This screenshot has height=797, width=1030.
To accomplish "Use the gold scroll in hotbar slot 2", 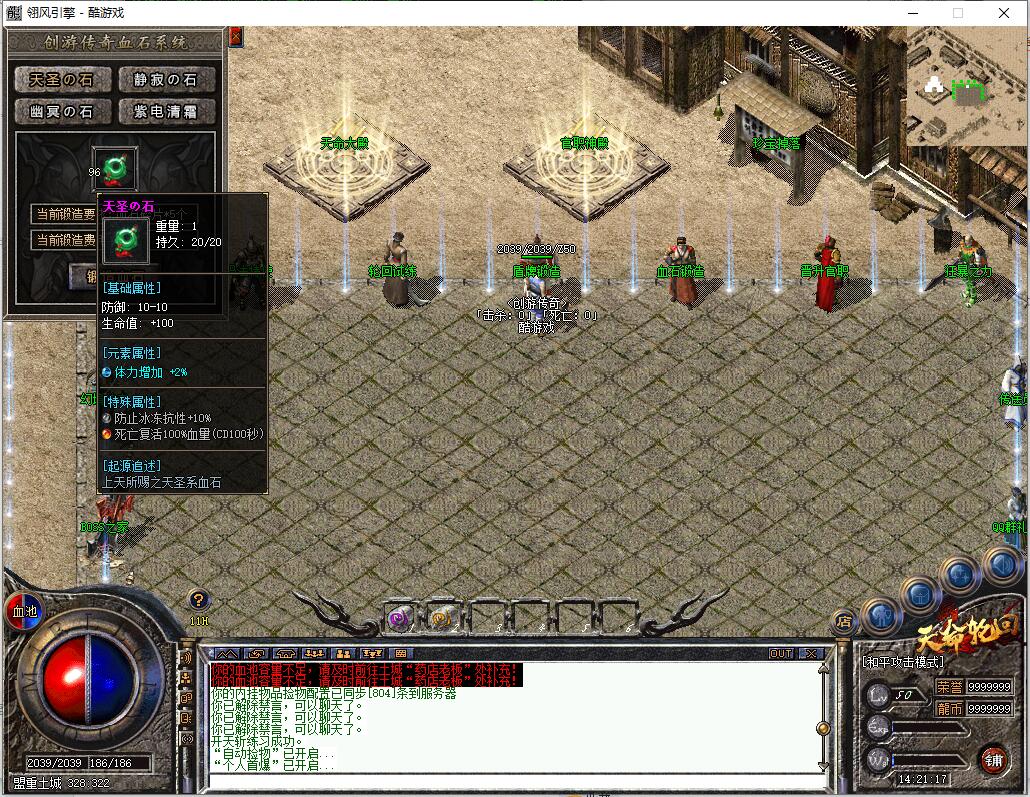I will 441,619.
